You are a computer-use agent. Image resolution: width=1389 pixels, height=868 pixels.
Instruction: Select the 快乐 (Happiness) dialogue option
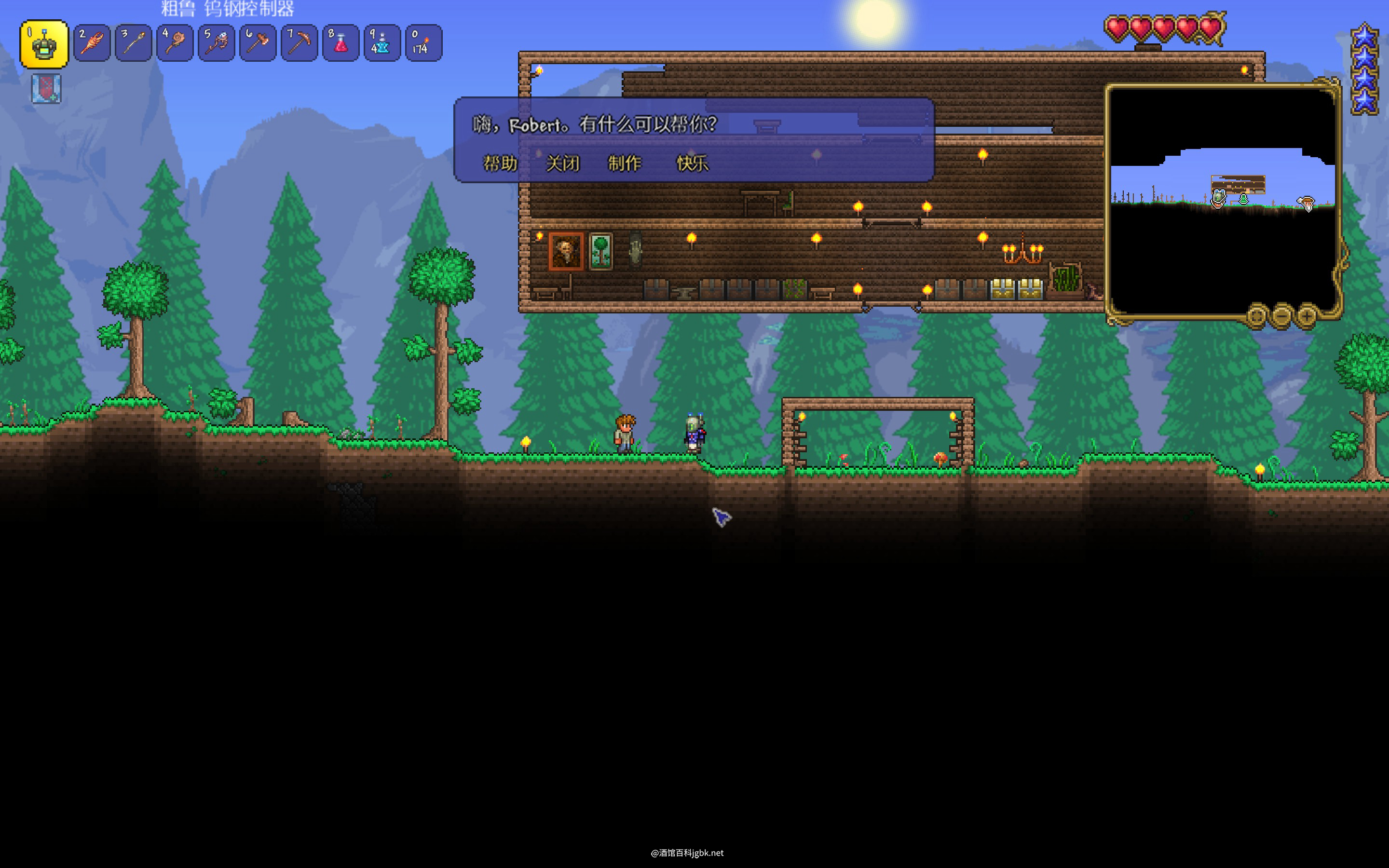(692, 163)
